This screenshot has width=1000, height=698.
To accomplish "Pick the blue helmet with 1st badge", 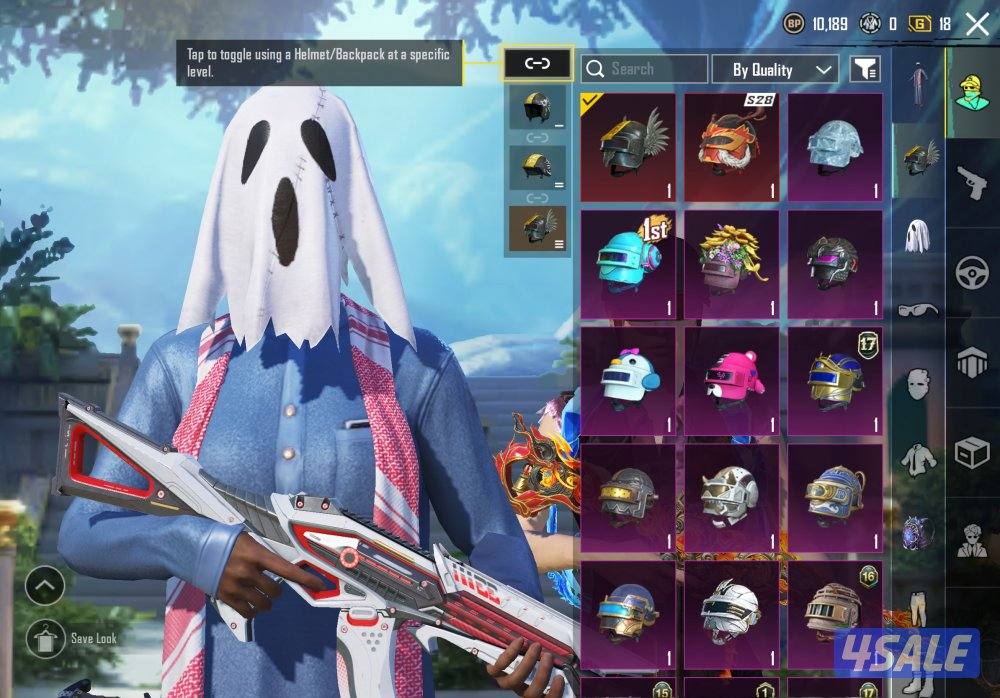I will point(628,264).
